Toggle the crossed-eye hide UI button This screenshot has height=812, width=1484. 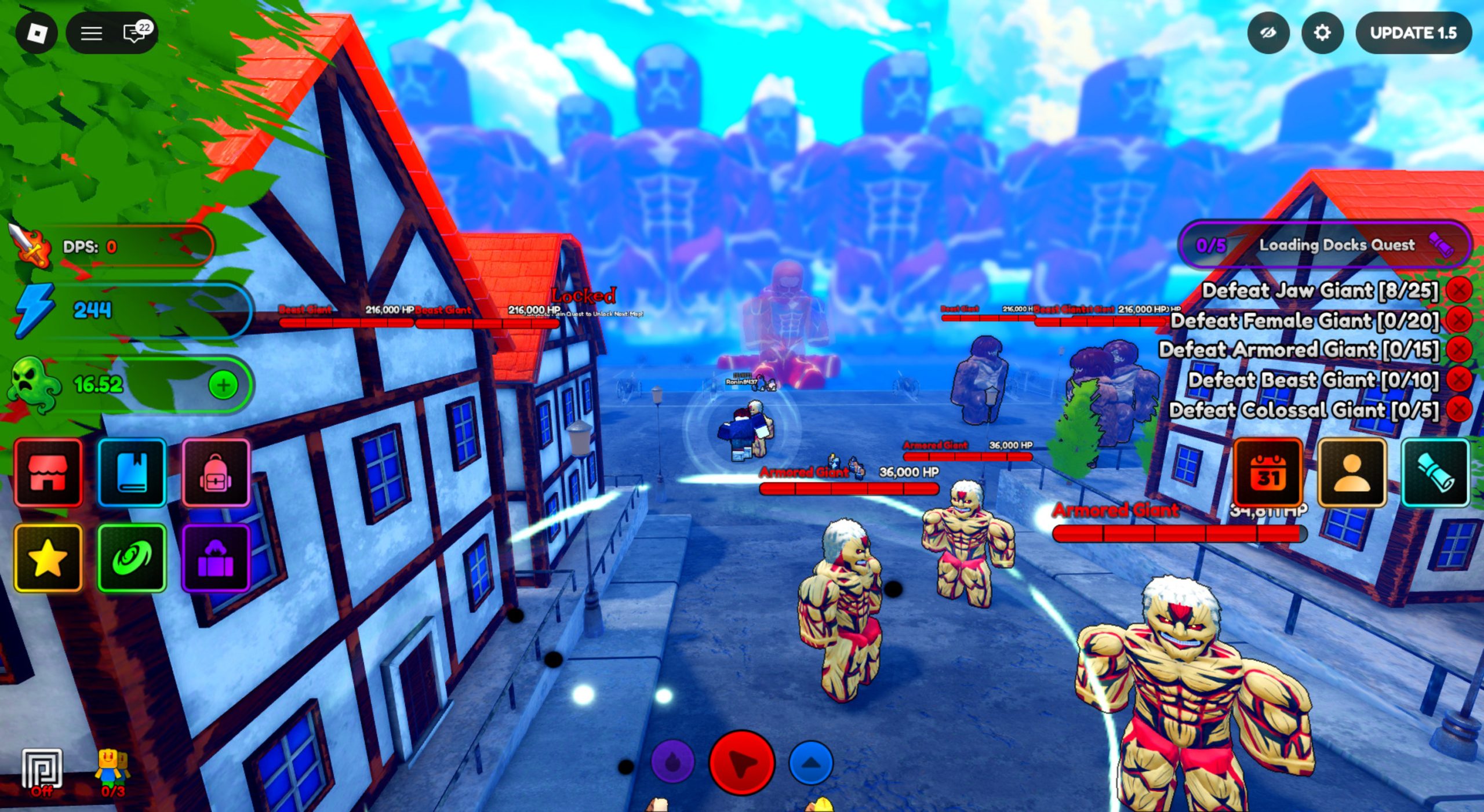(1268, 33)
